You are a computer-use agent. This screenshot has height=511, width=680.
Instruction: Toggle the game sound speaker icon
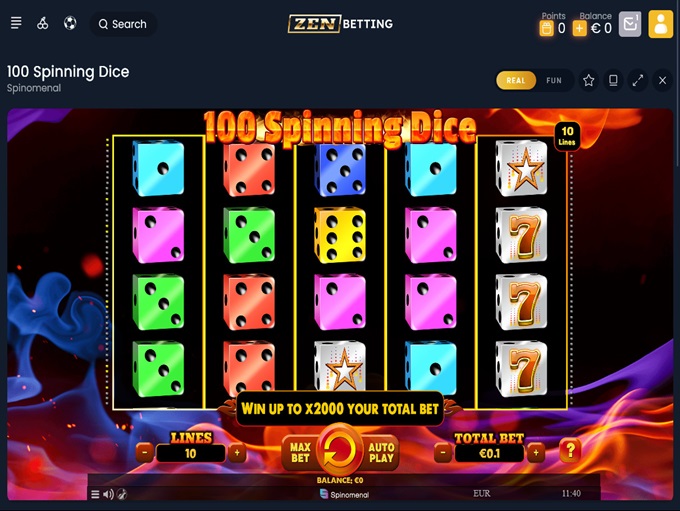click(x=108, y=494)
